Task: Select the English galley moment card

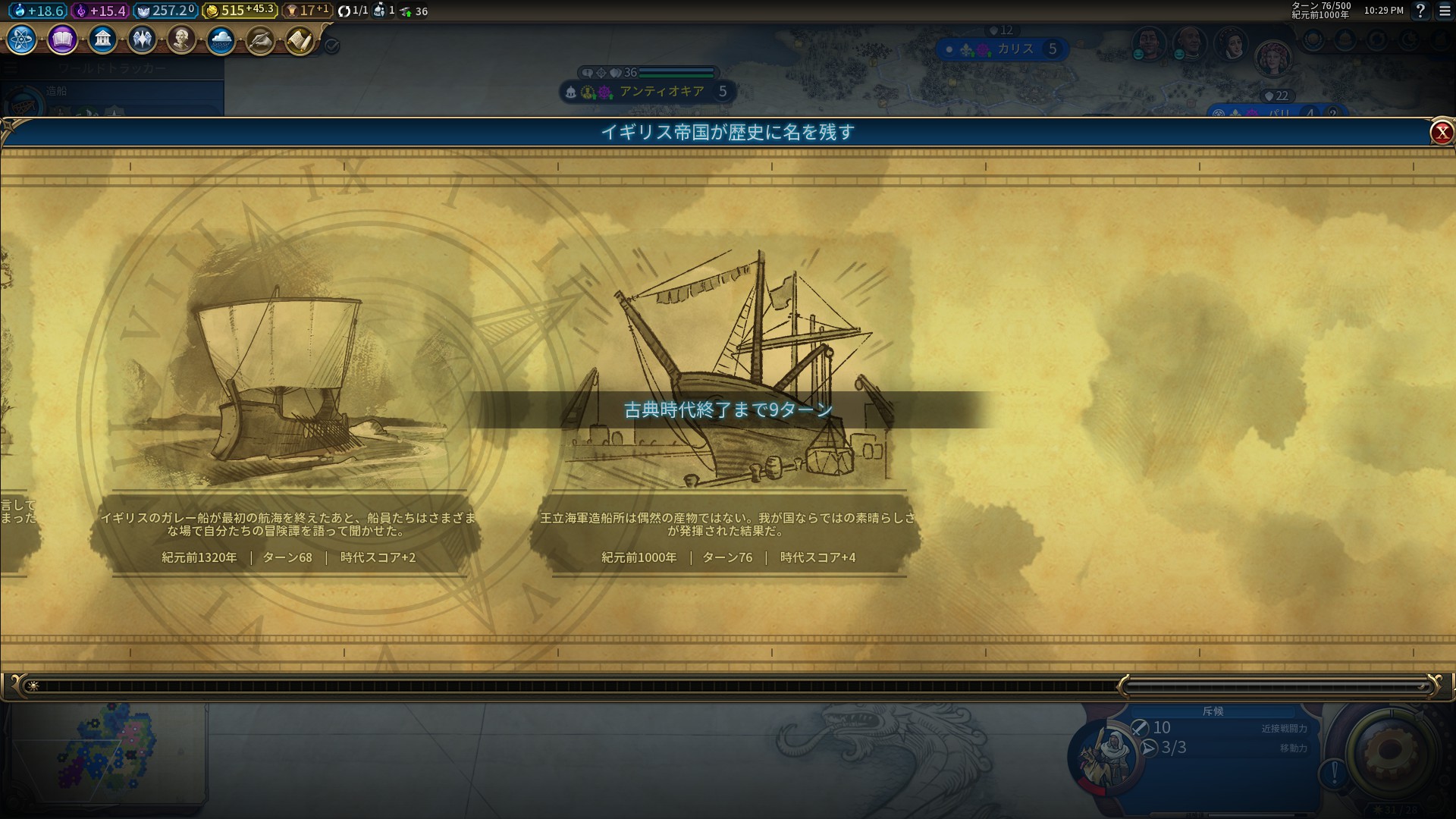Action: (287, 402)
